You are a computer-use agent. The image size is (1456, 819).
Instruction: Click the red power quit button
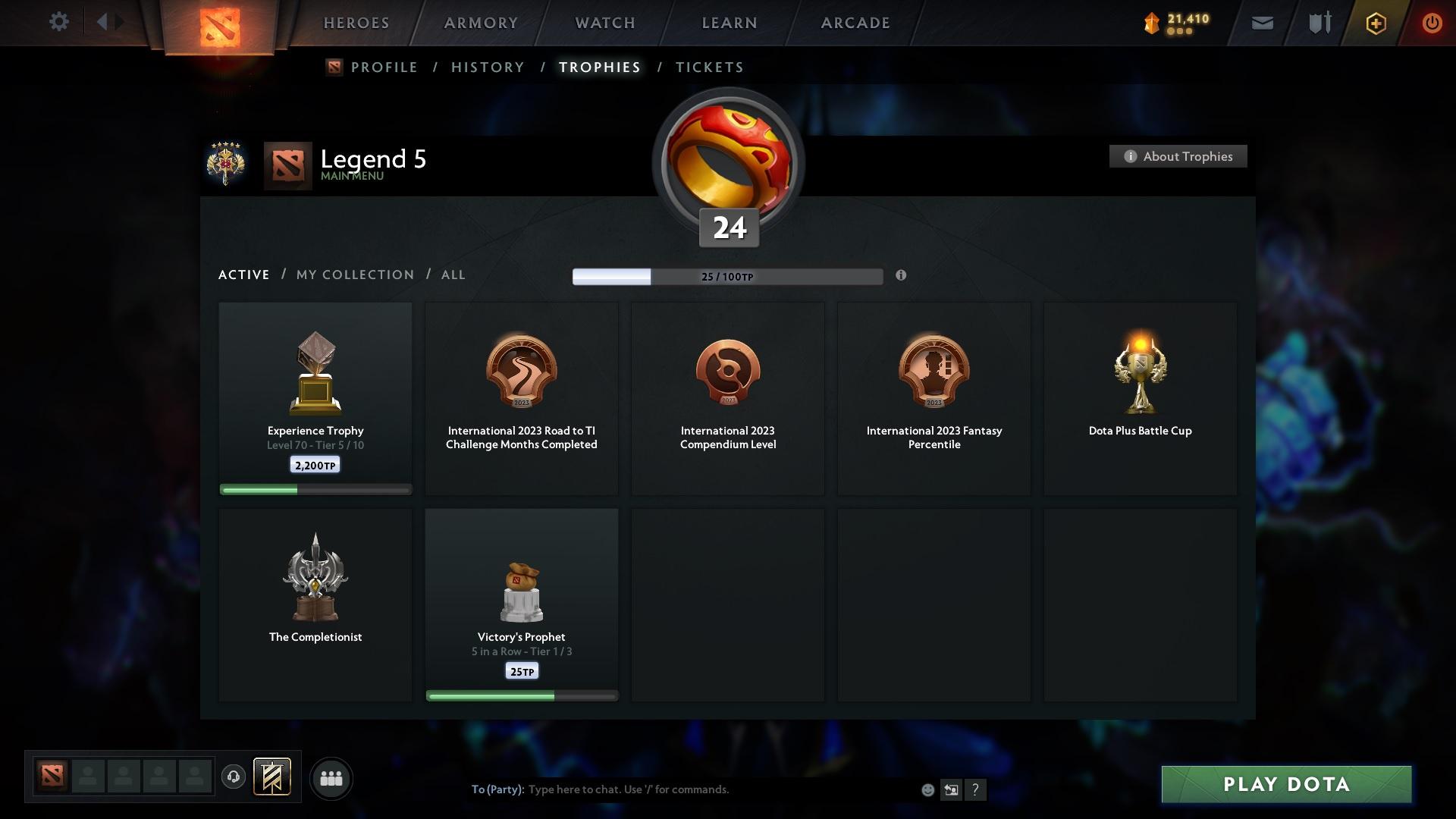(x=1432, y=23)
